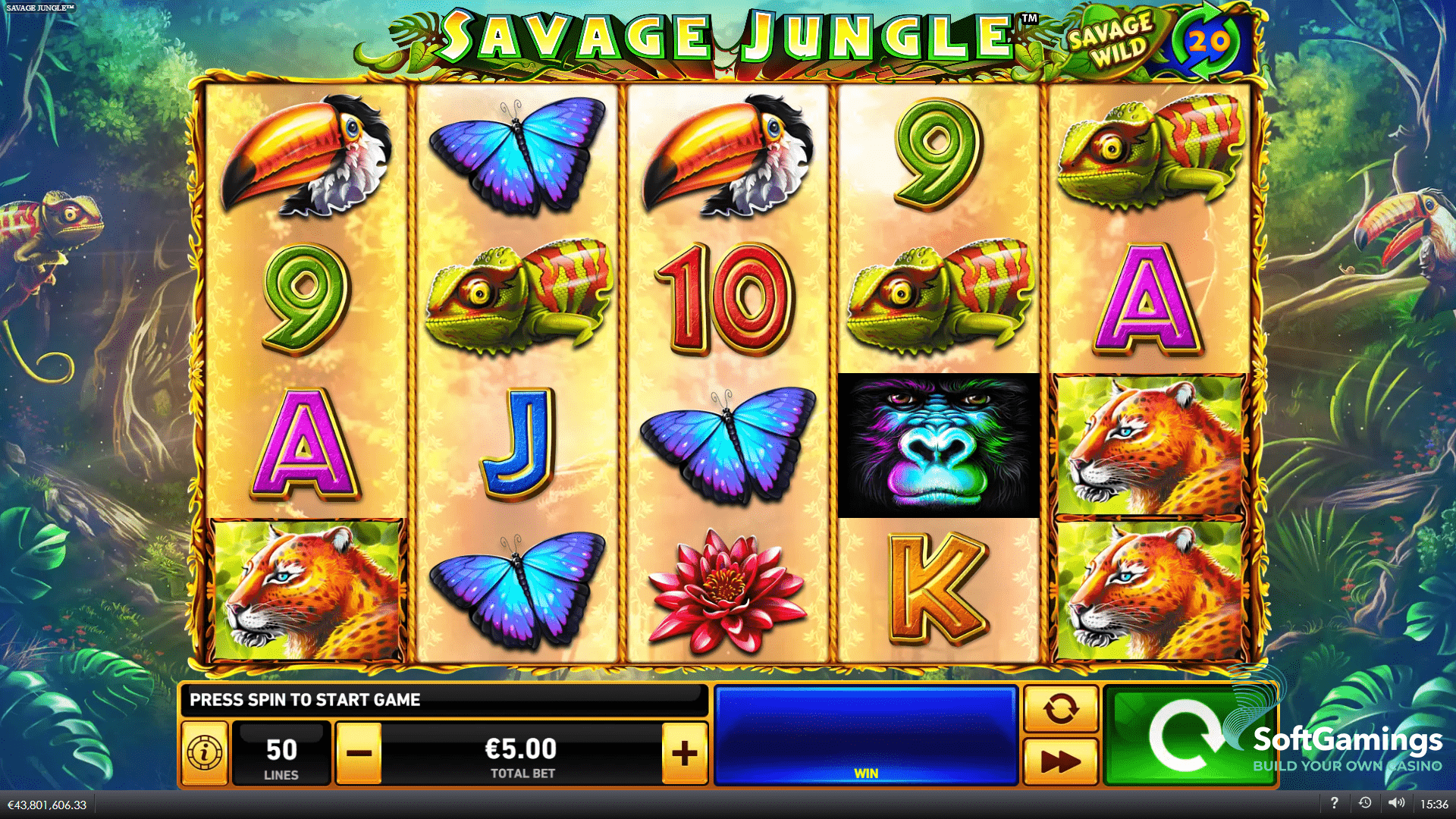Image resolution: width=1456 pixels, height=819 pixels.
Task: Open help via the question mark icon
Action: 1335,802
